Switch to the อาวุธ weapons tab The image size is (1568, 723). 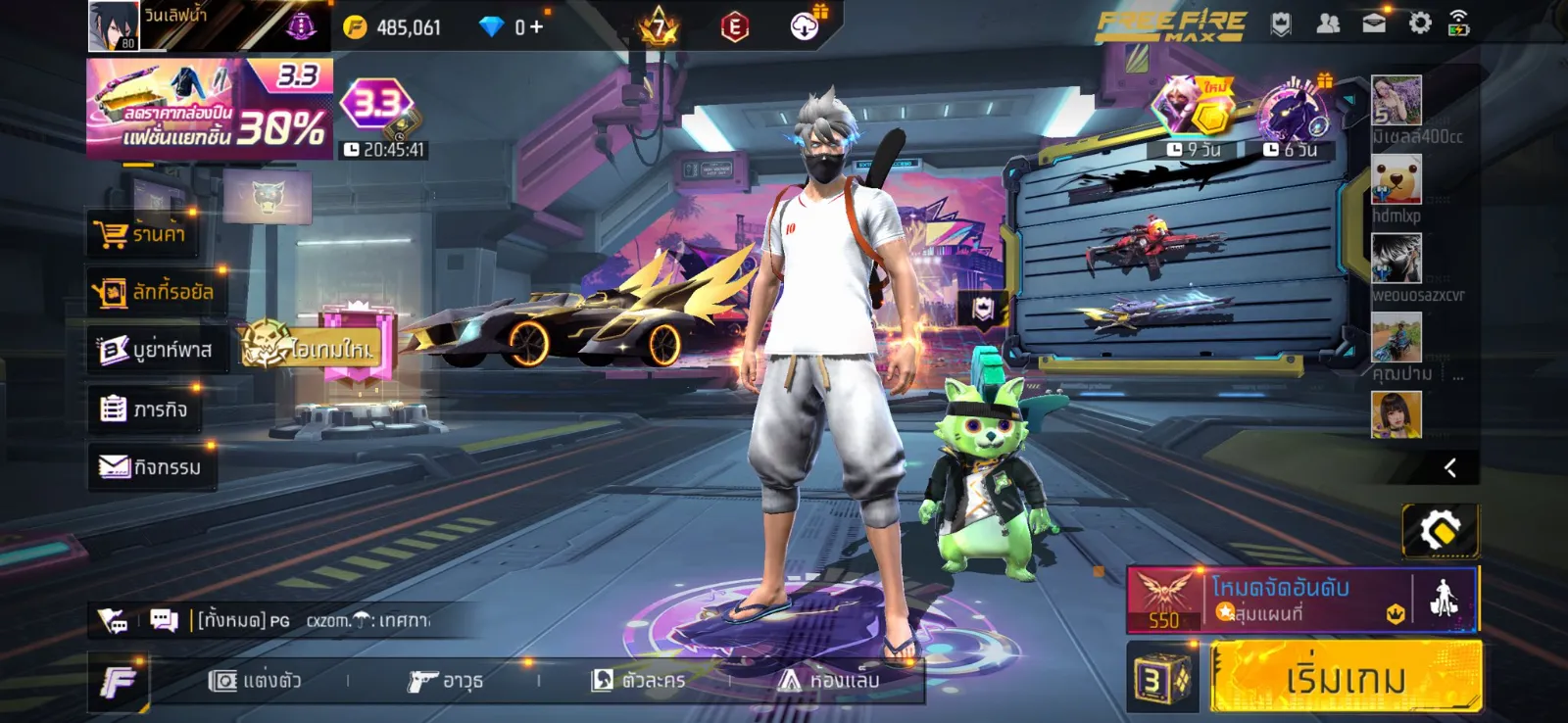tap(446, 680)
